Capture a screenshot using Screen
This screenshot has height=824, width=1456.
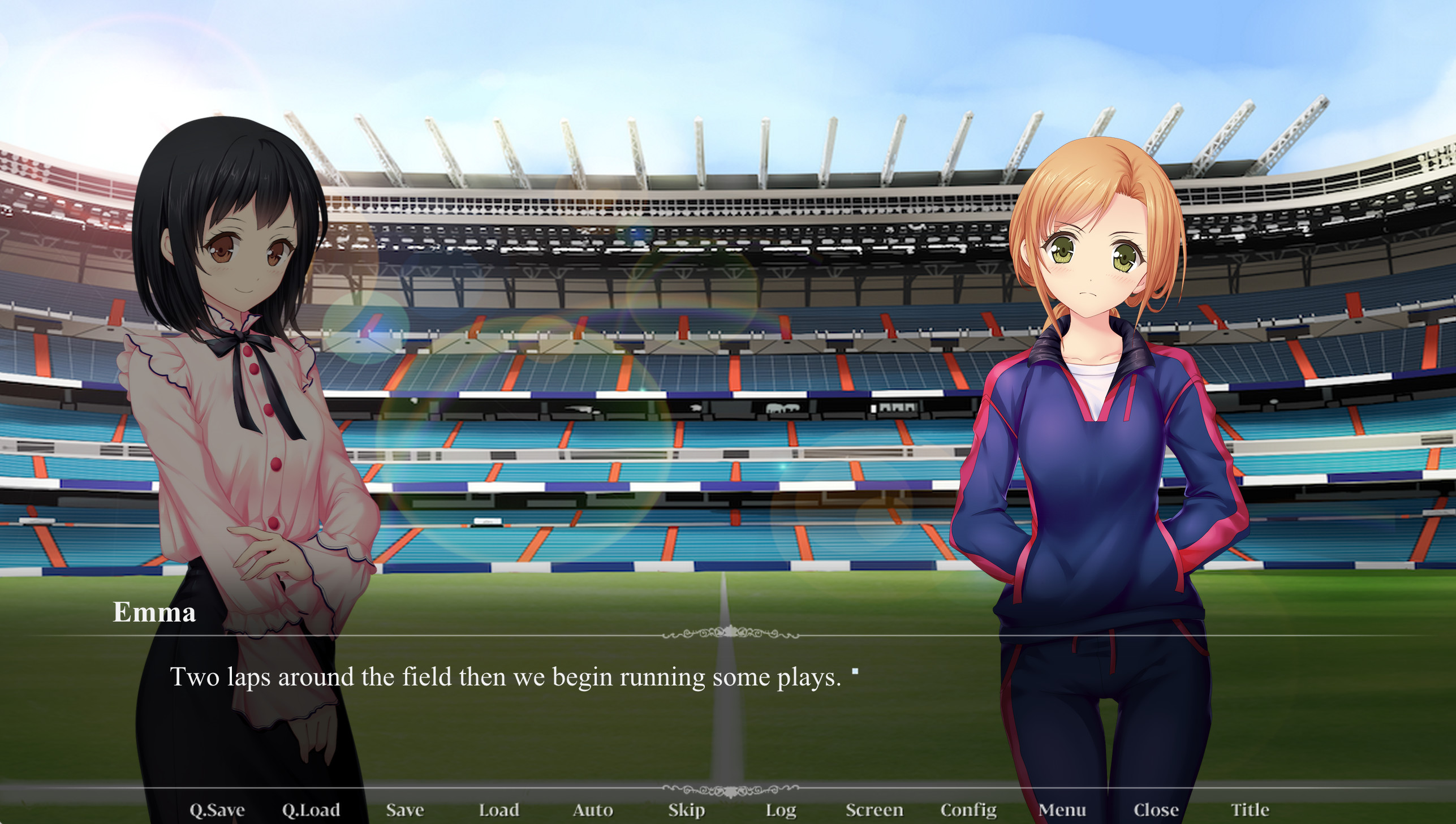click(875, 810)
